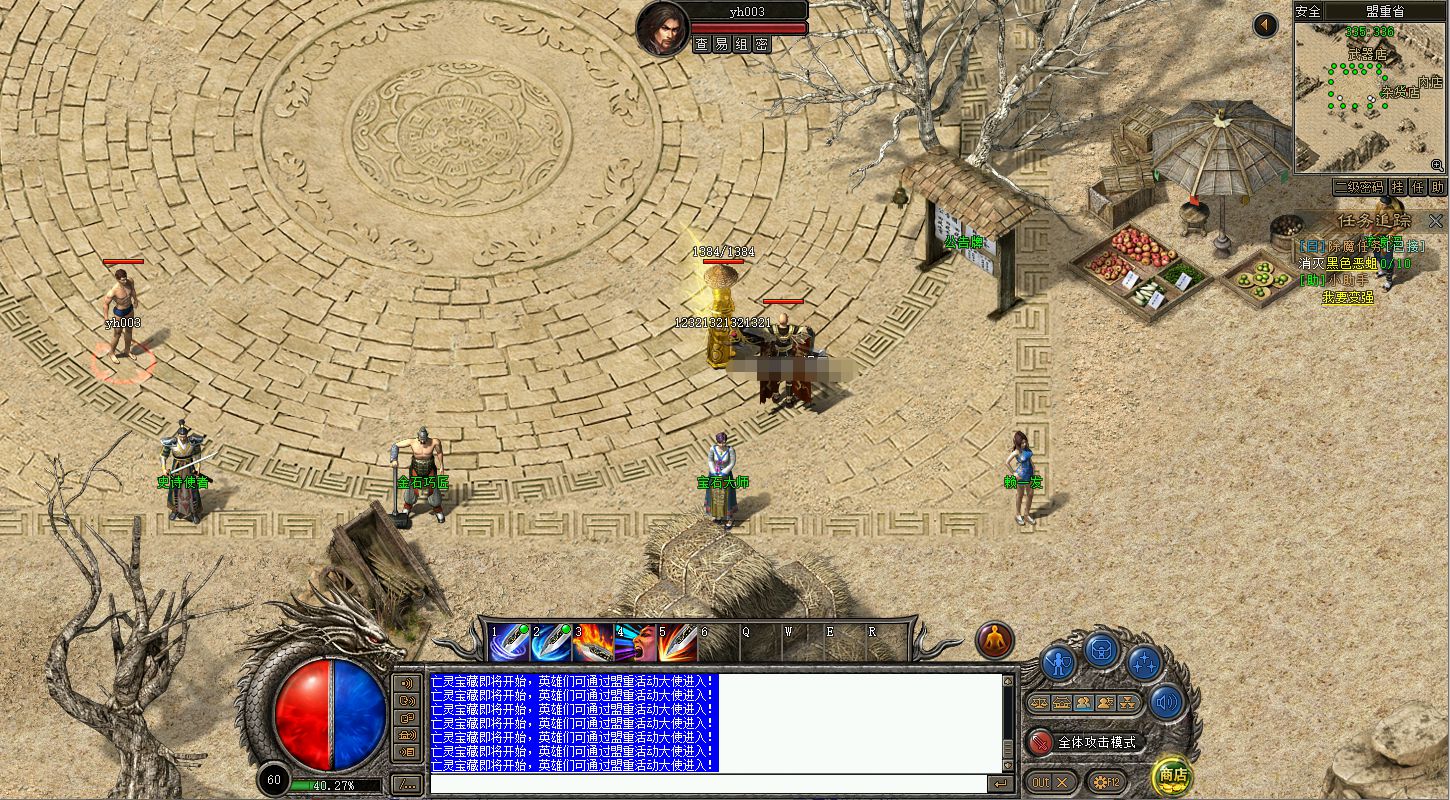Zoom the minimap with the magnifier button
1450x800 pixels.
click(x=1437, y=165)
